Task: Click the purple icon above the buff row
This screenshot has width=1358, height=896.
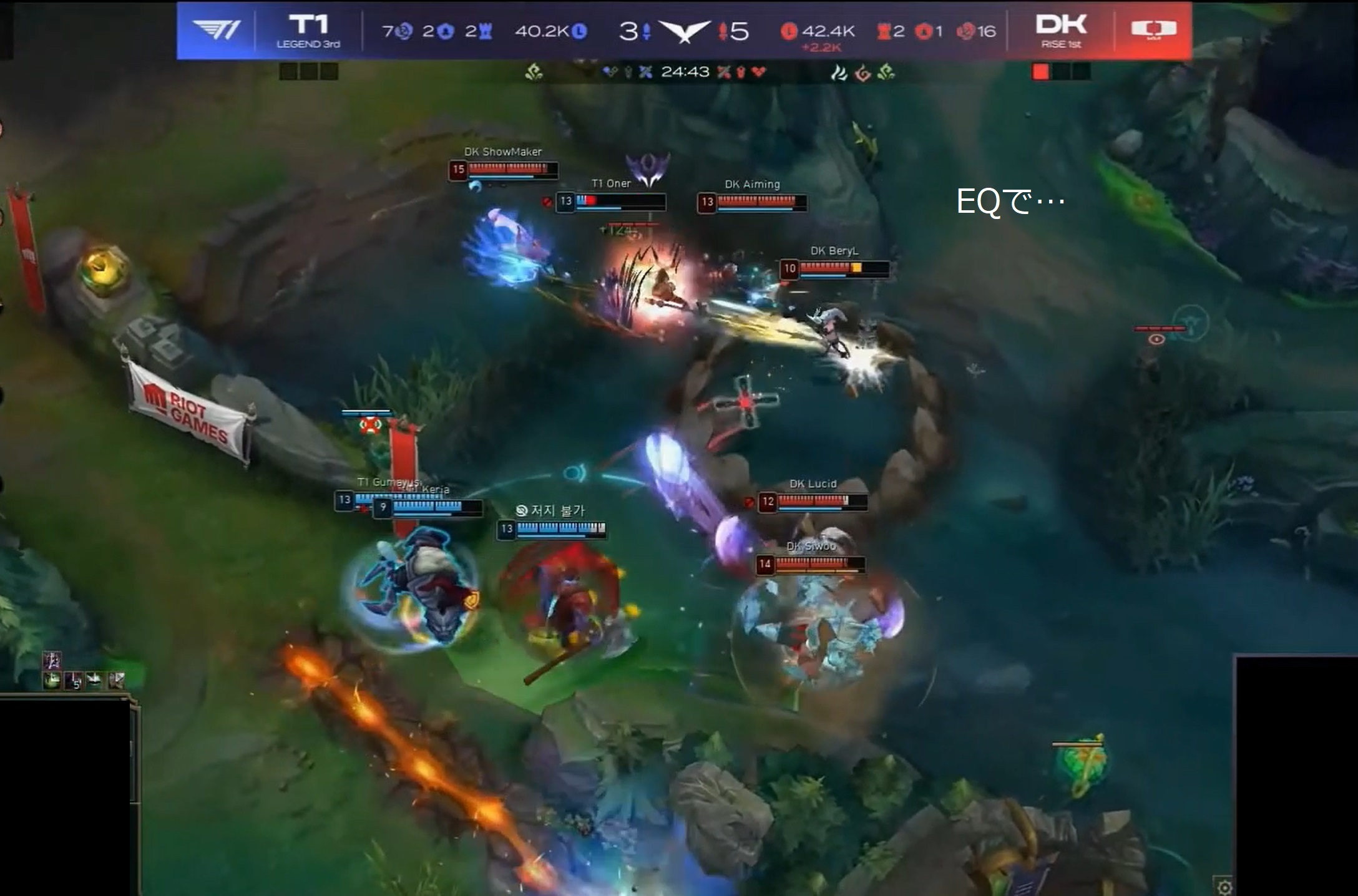Action: coord(52,660)
